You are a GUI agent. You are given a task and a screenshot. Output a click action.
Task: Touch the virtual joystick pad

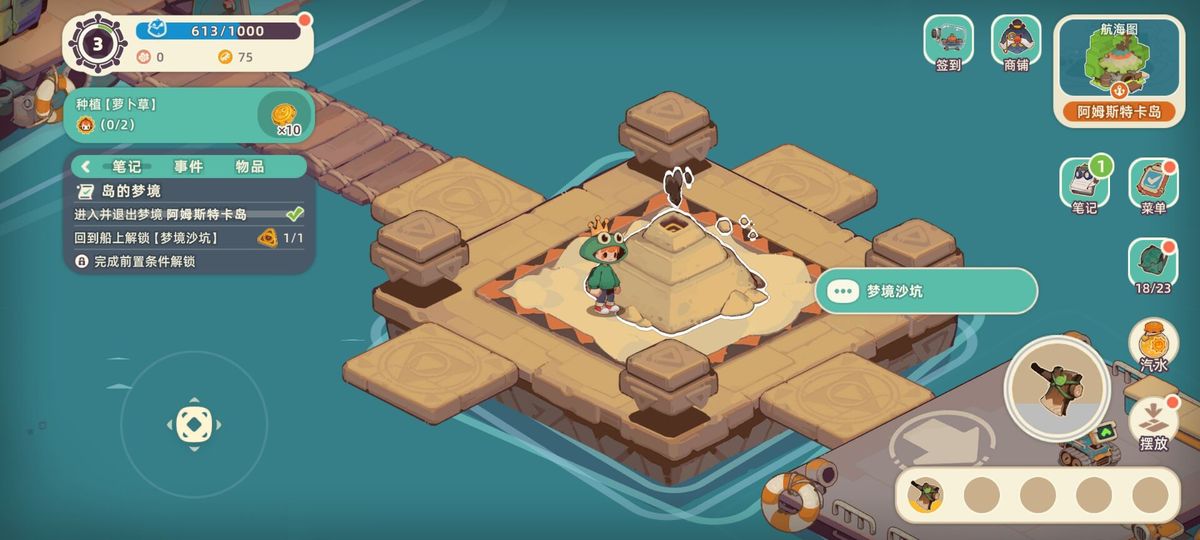(193, 424)
